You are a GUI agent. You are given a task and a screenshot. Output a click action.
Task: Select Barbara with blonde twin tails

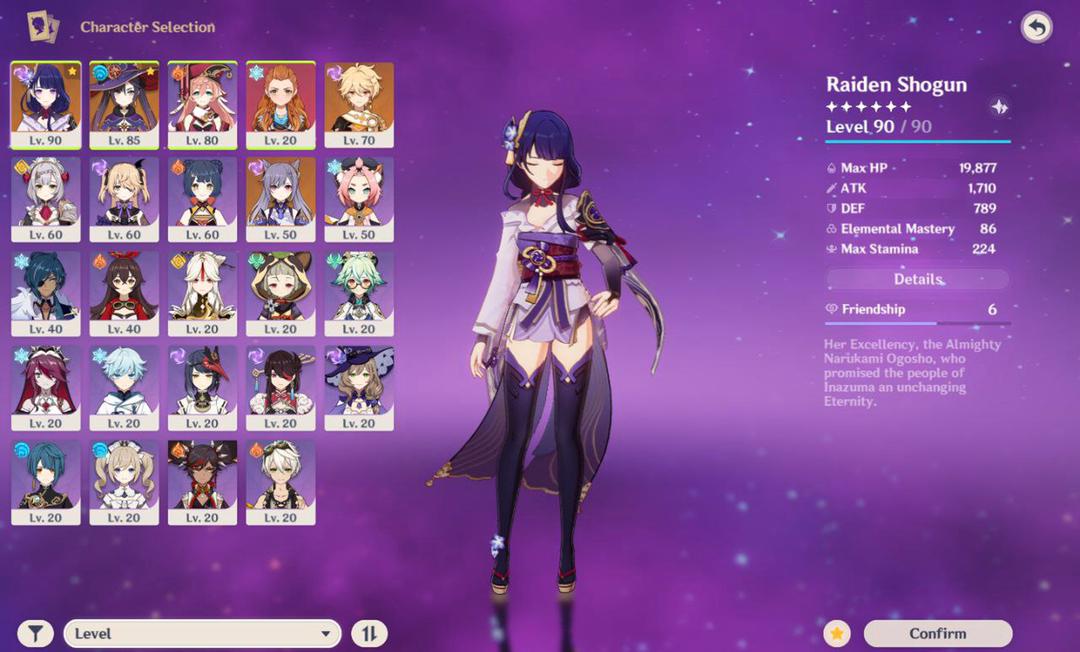124,482
